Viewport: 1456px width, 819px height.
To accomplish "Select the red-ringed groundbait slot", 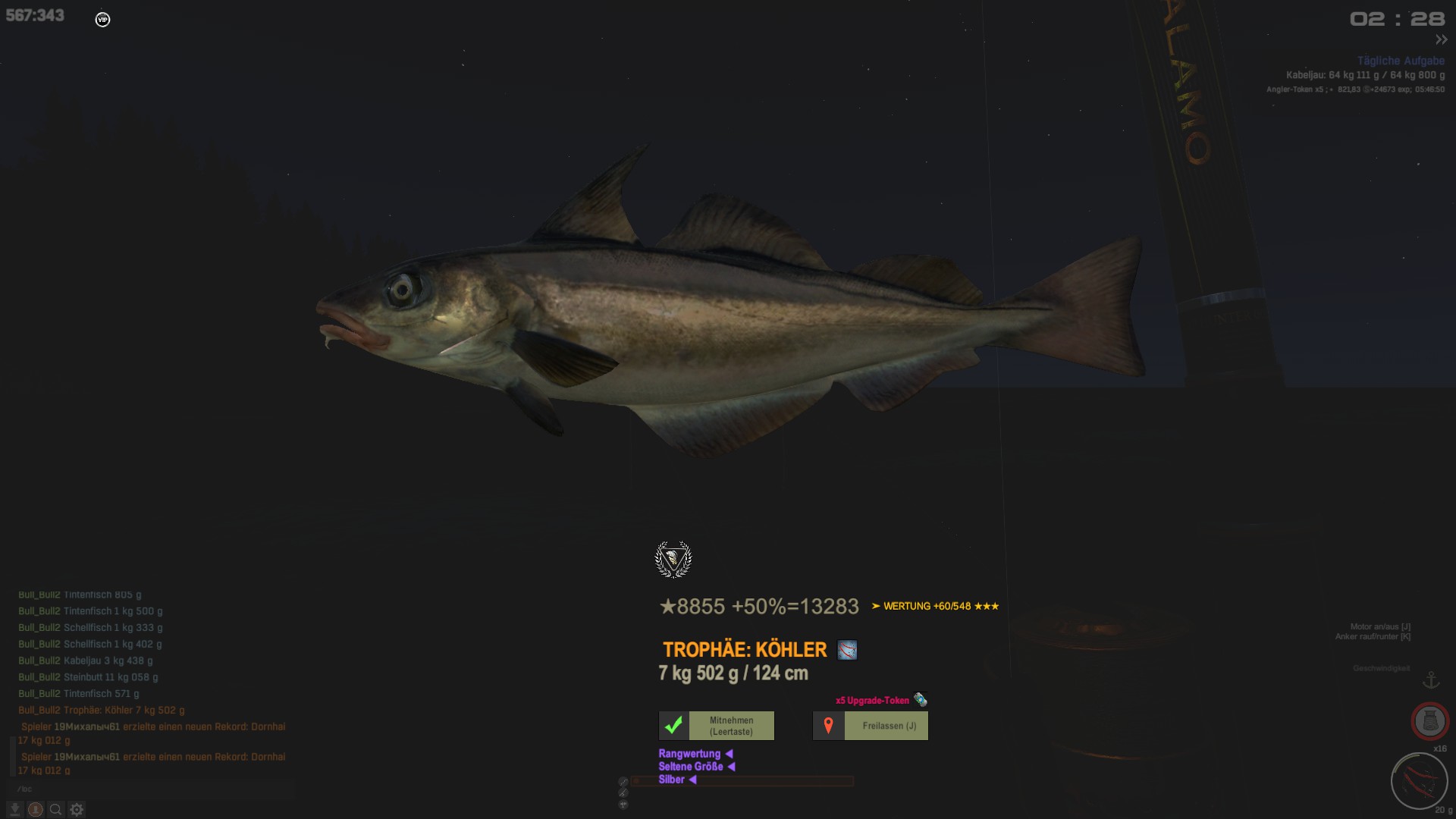I will (x=1429, y=720).
